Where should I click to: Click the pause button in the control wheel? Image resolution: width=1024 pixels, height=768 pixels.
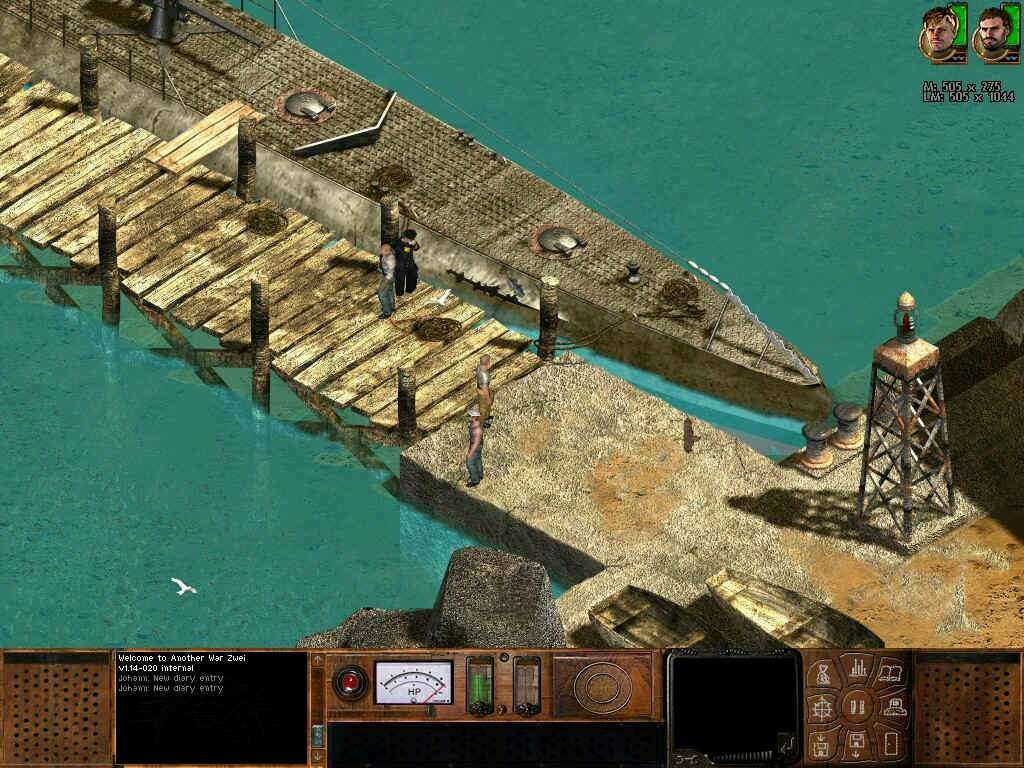(857, 707)
